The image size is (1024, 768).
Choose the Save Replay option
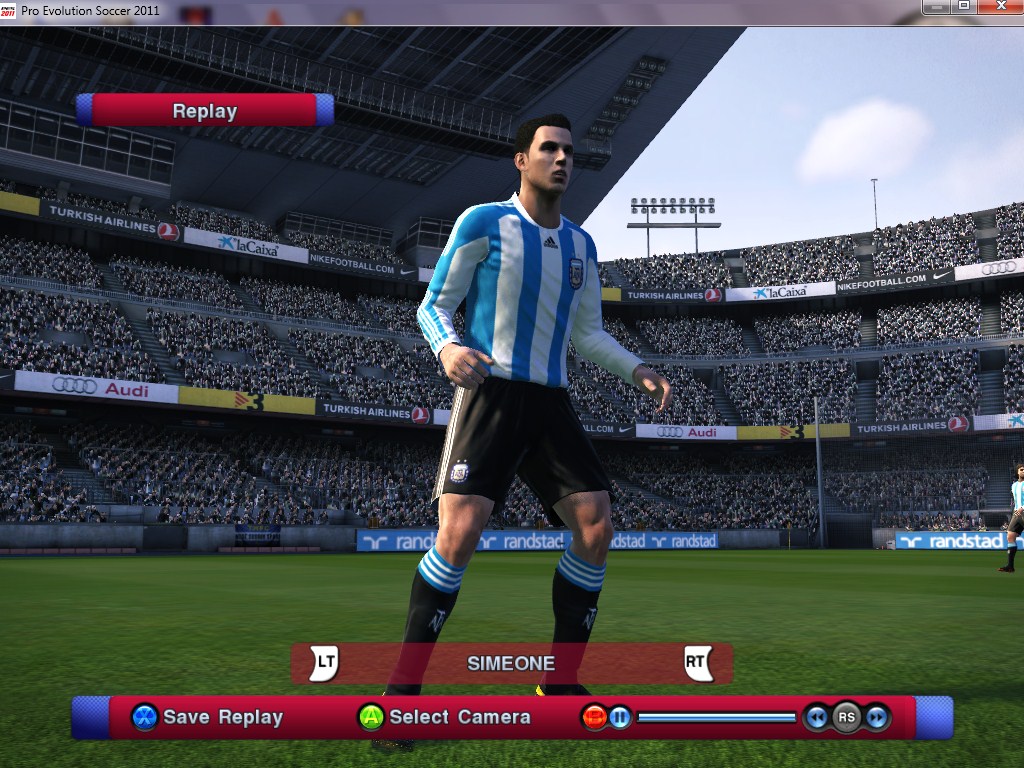[x=208, y=717]
